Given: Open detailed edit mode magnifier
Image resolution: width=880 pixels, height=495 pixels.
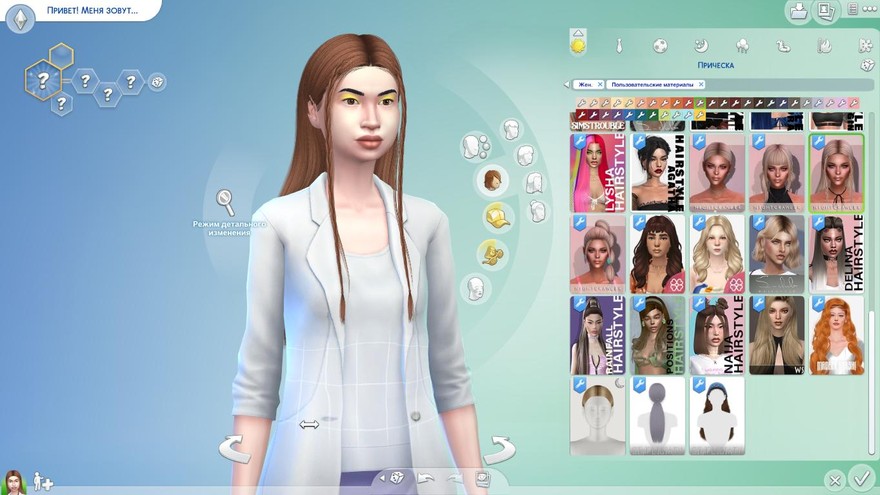Looking at the screenshot, I should tap(226, 203).
